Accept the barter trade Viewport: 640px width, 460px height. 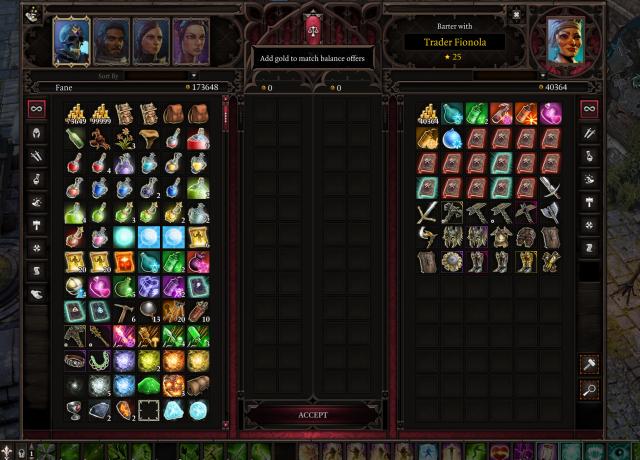(313, 414)
